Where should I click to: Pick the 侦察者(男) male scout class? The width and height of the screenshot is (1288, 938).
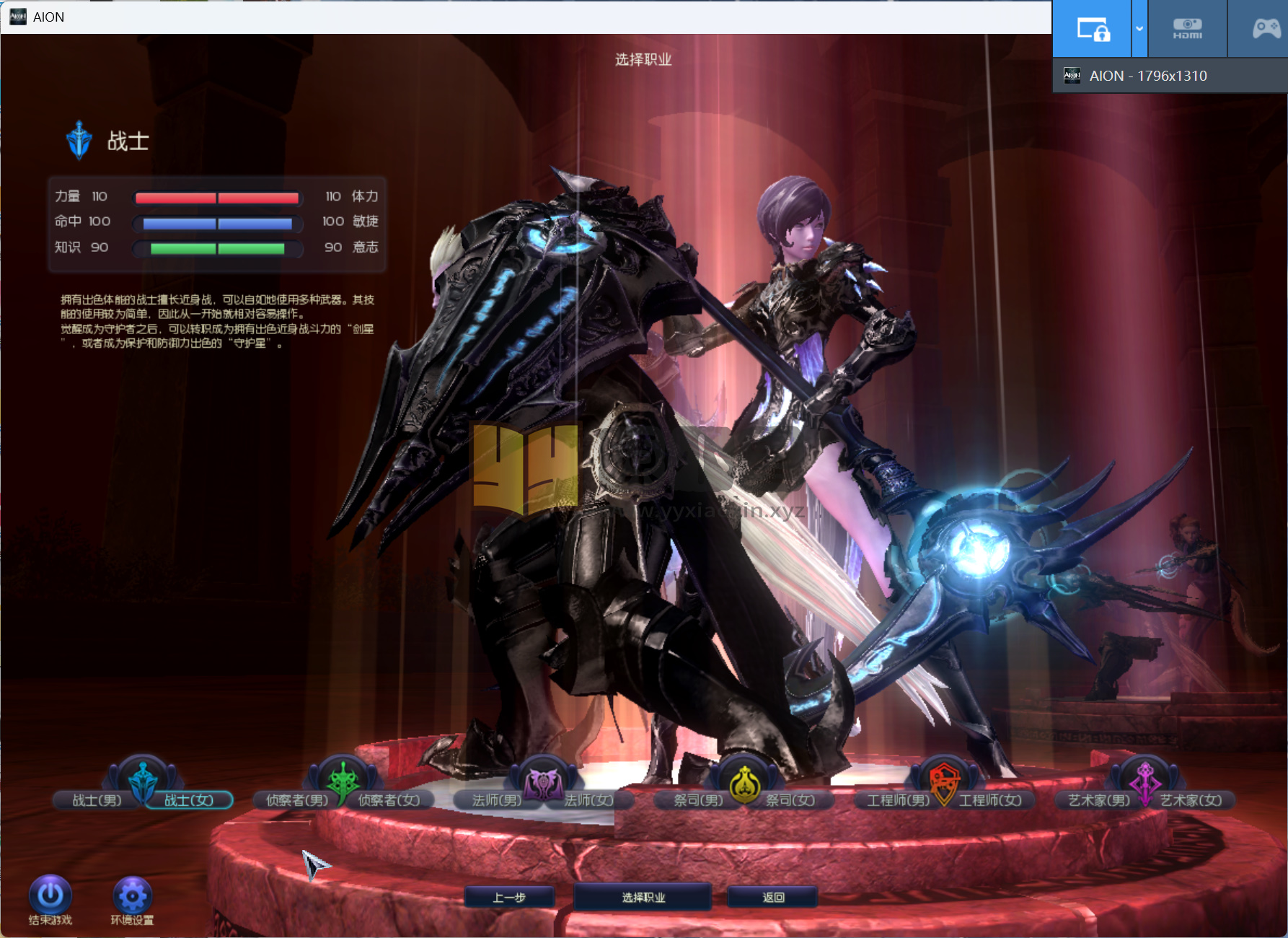pos(296,800)
